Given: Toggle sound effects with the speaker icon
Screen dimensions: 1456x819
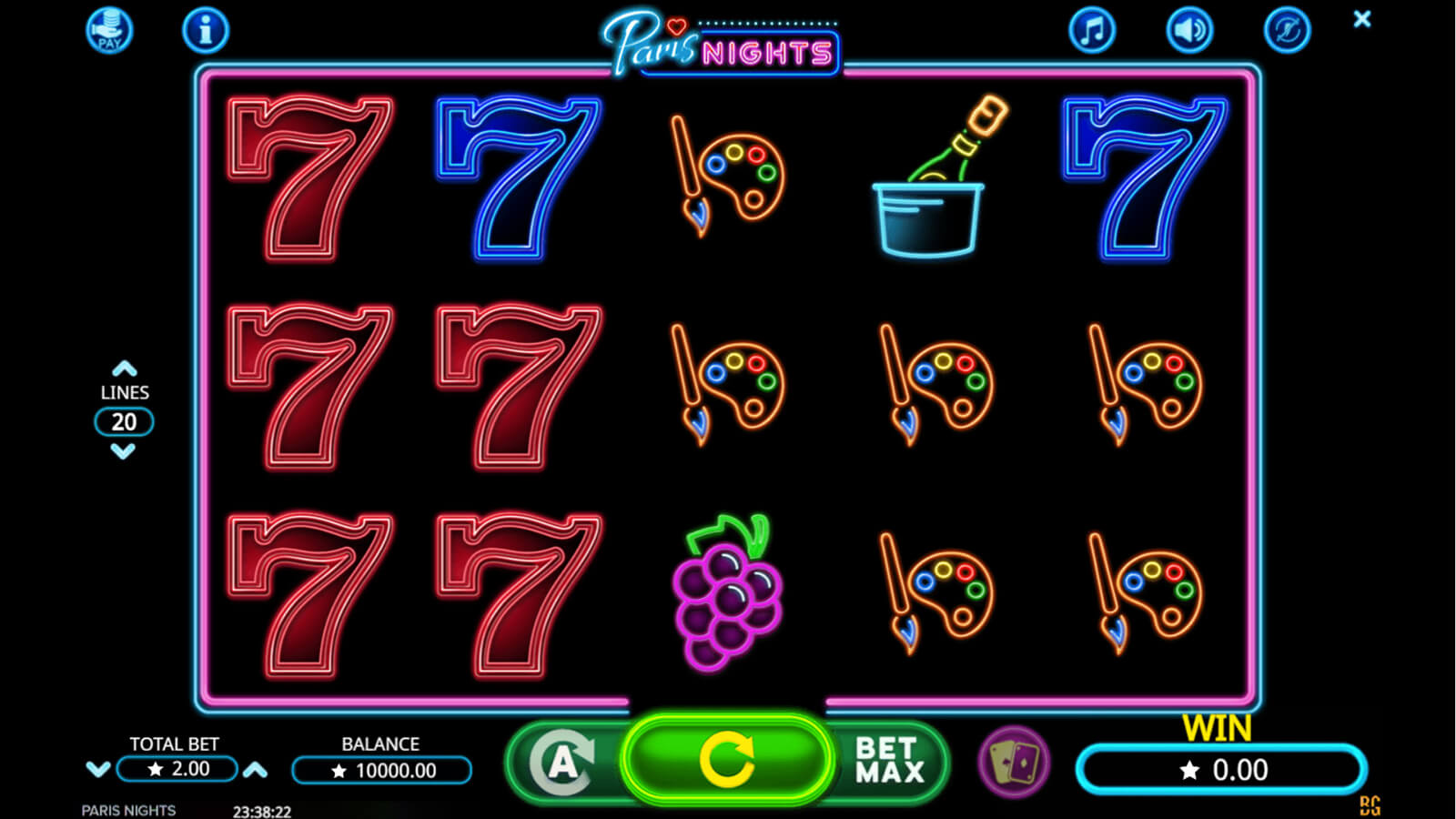Looking at the screenshot, I should [1189, 31].
